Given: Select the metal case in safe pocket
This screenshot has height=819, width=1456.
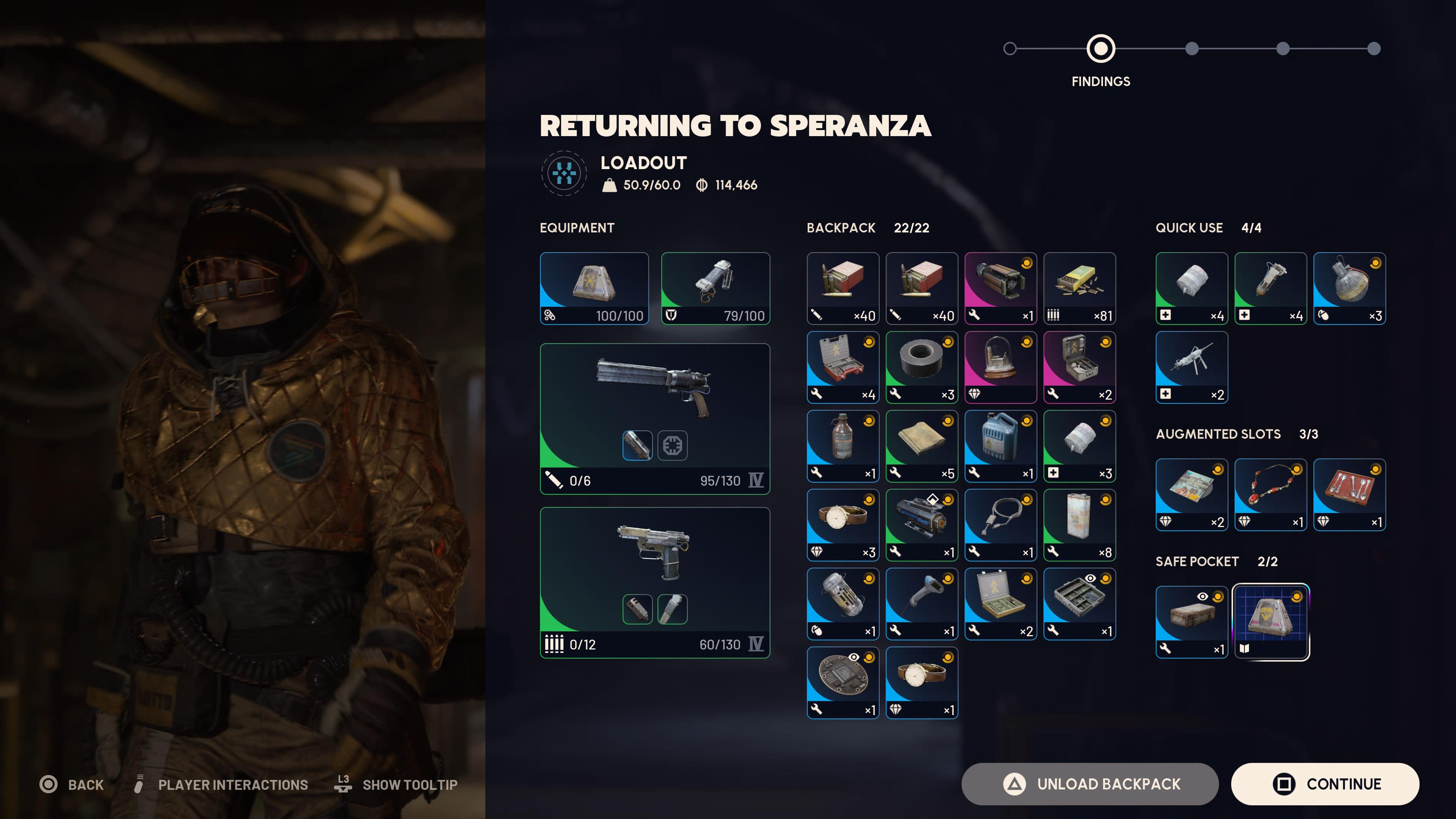Looking at the screenshot, I should point(1191,622).
